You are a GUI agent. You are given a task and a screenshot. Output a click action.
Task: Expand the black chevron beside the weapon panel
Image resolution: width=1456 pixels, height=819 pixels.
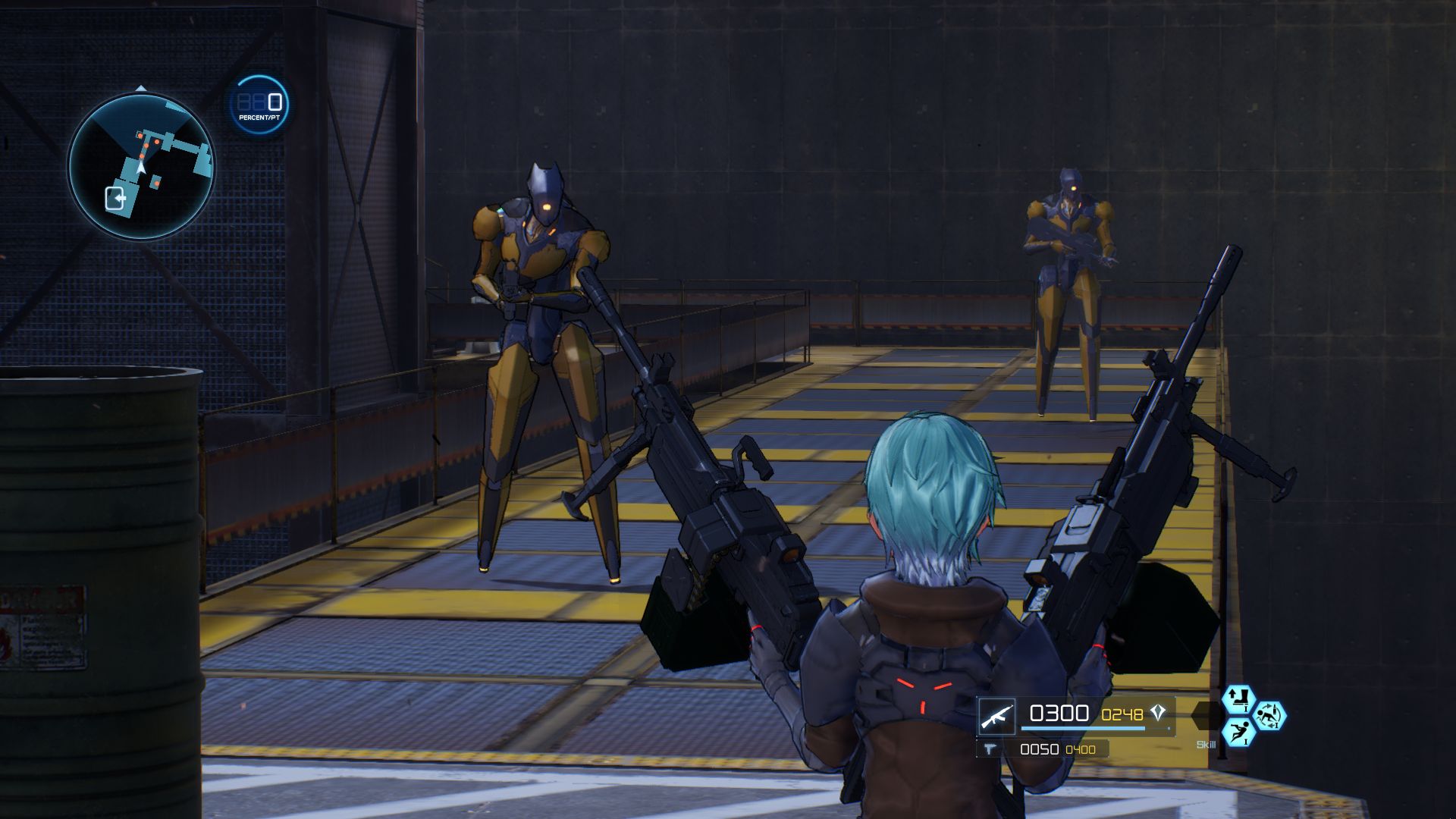click(1205, 714)
